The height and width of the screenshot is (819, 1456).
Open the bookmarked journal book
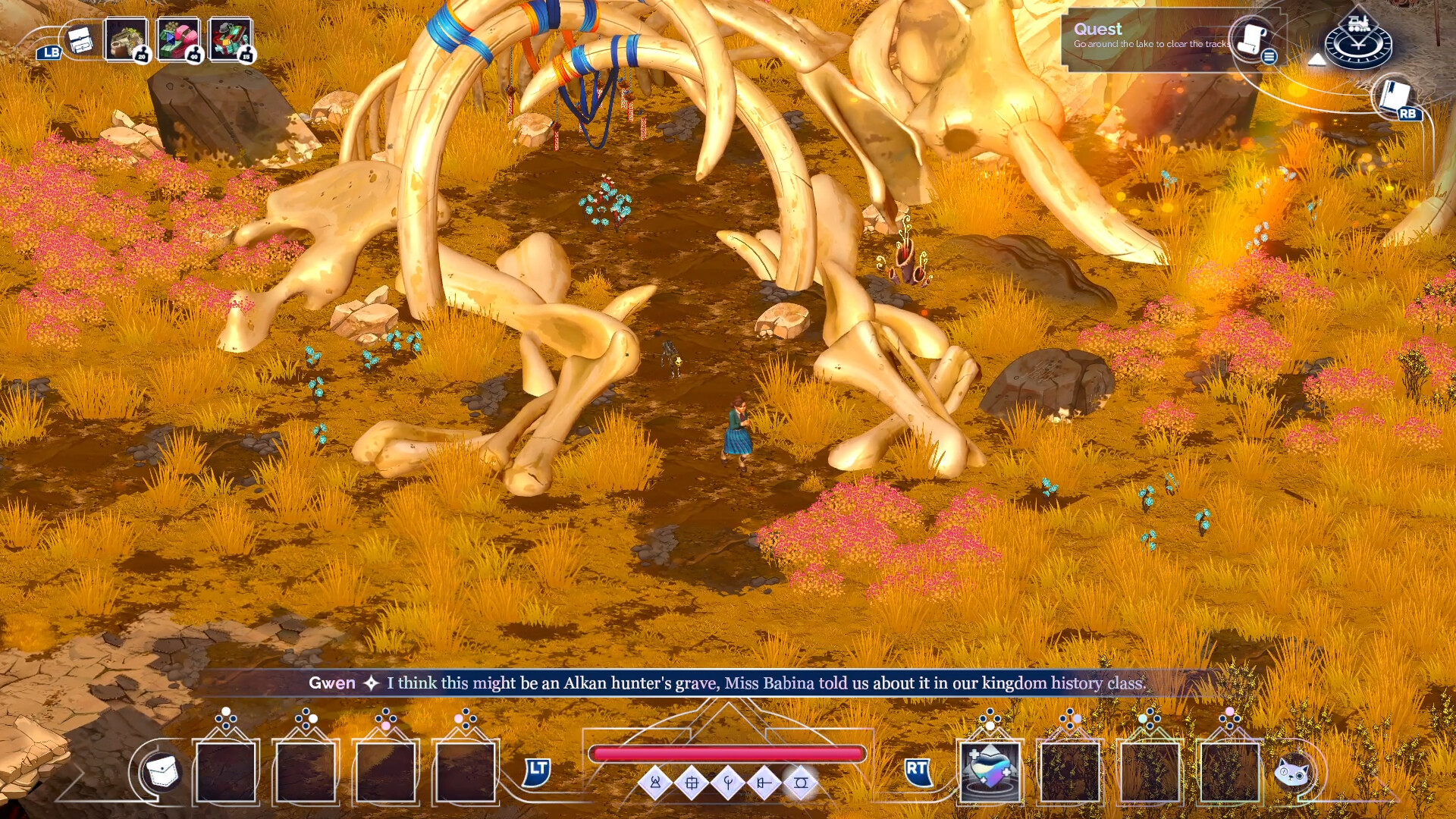point(1394,97)
